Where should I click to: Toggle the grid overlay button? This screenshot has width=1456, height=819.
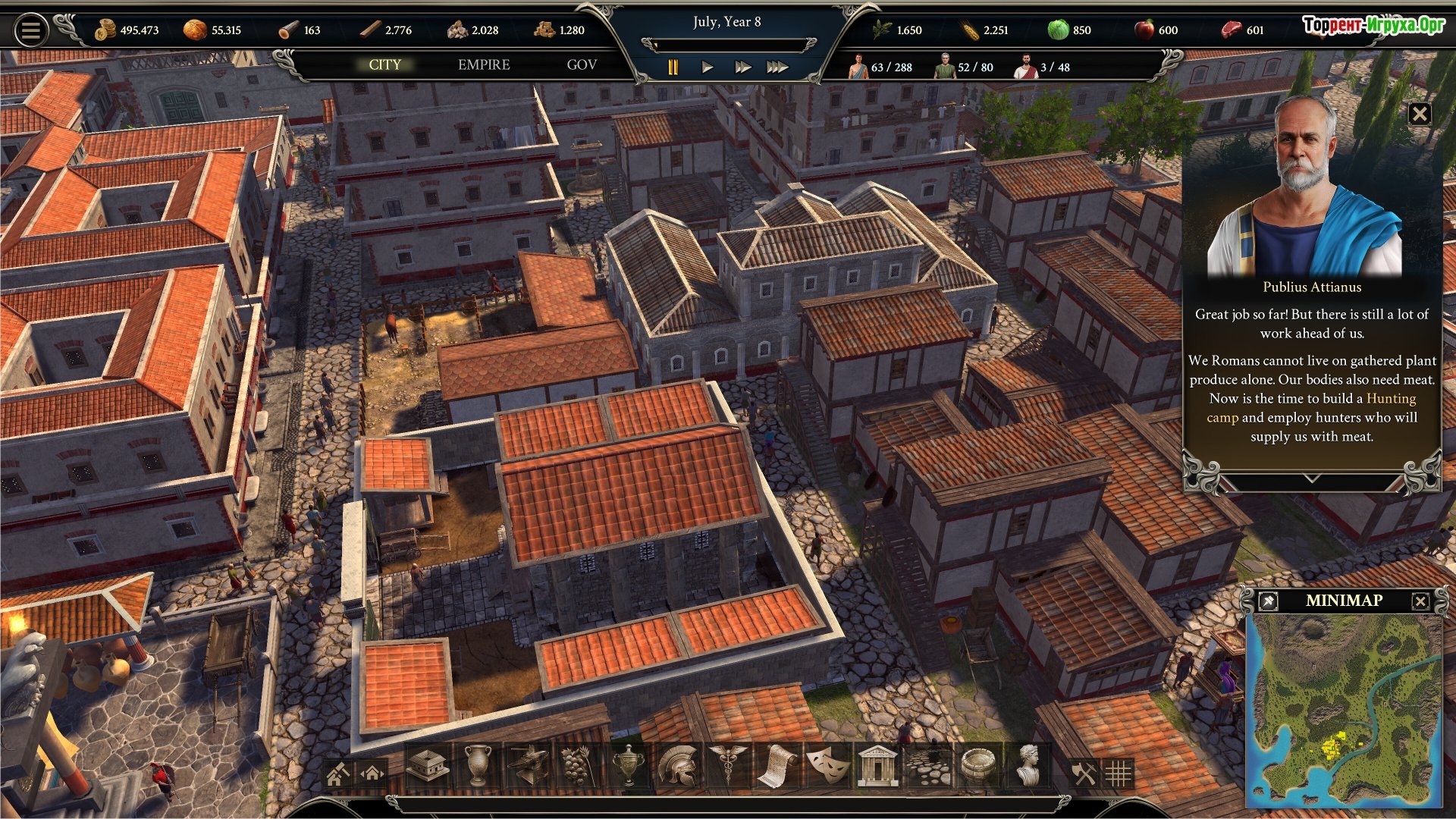tap(1118, 774)
